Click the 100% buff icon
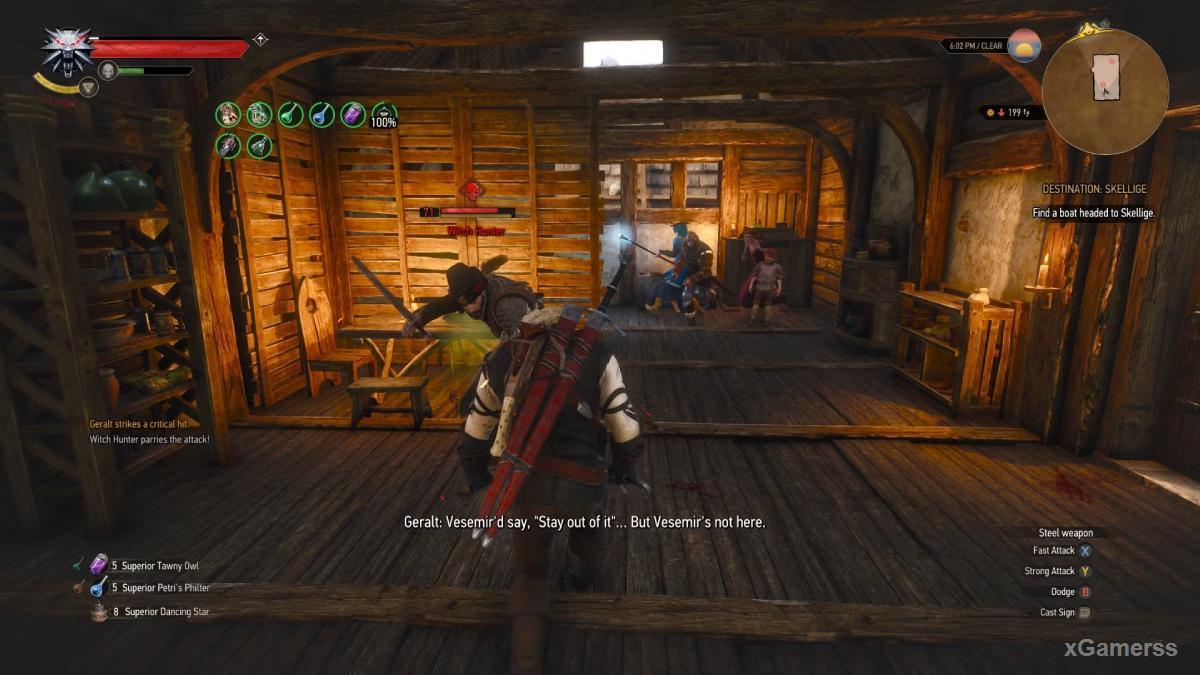 click(x=384, y=115)
